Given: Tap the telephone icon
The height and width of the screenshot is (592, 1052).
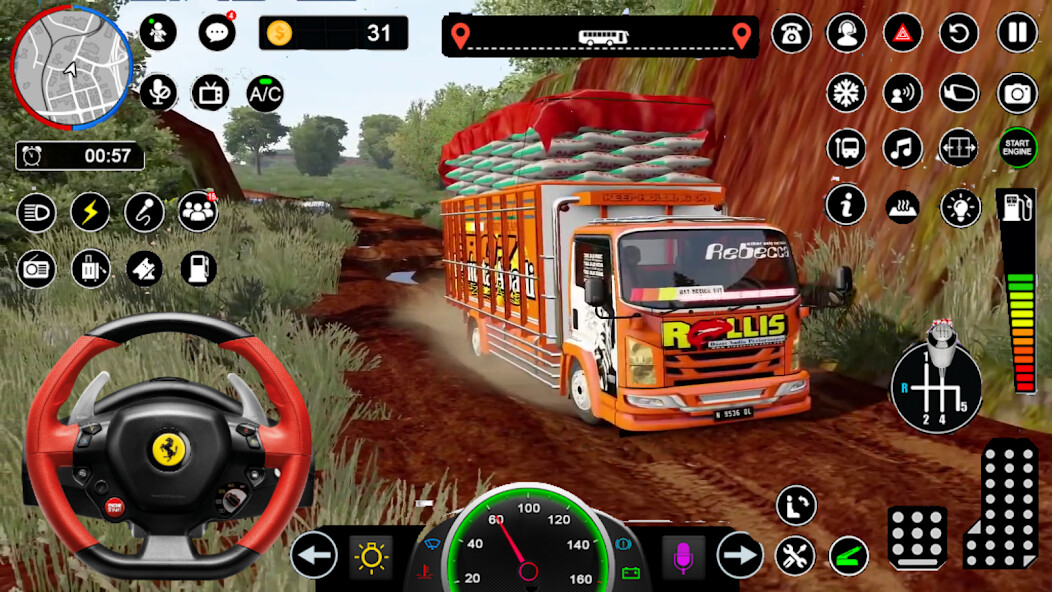Looking at the screenshot, I should point(792,33).
